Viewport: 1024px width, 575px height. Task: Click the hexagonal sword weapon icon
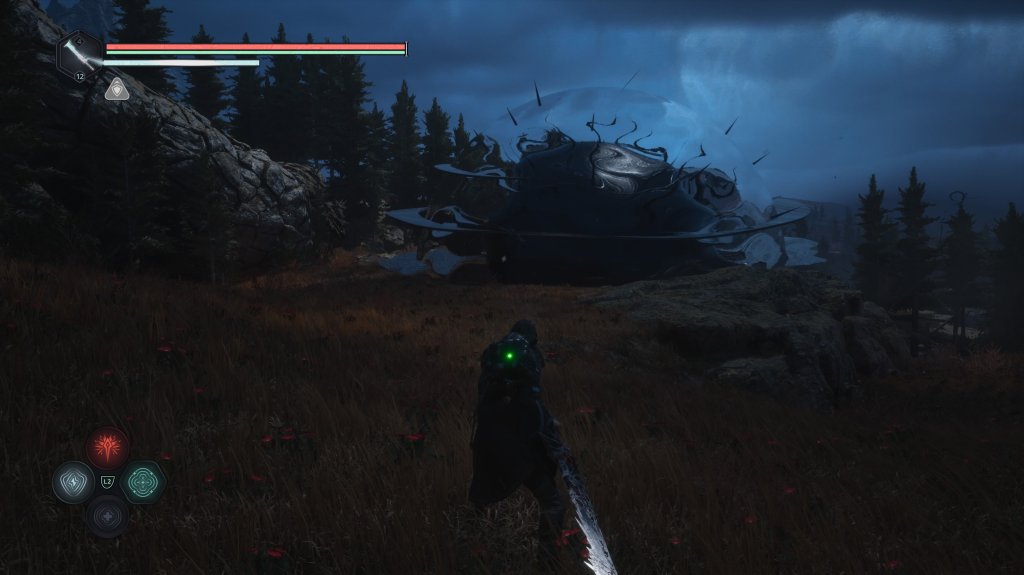click(79, 53)
